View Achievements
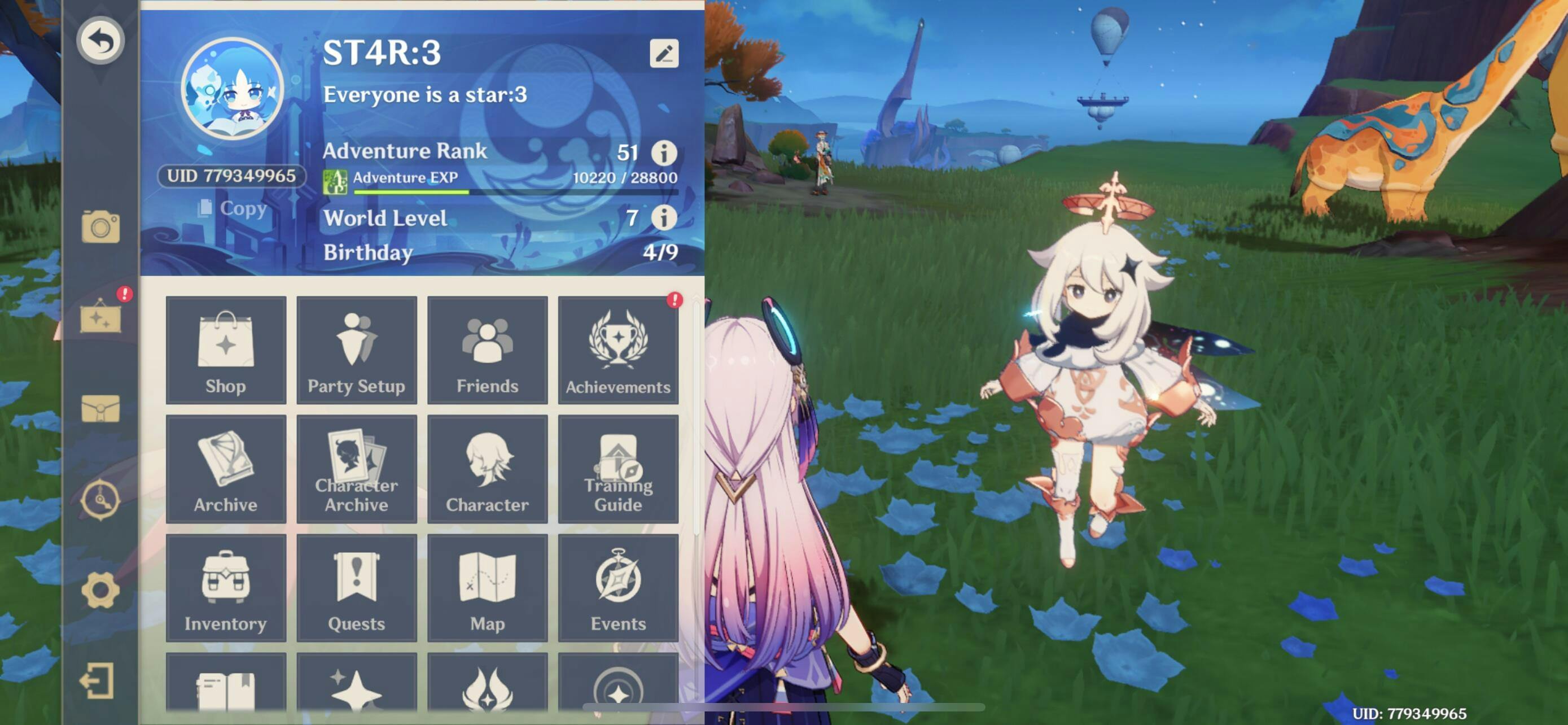Screen dimensions: 1568x725 [618, 350]
